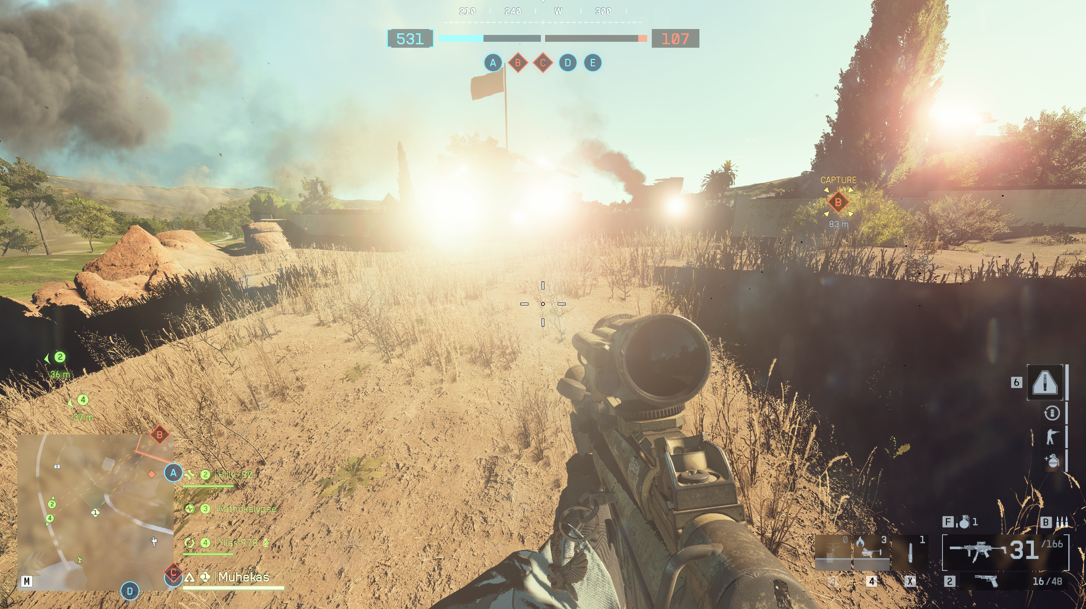The height and width of the screenshot is (609, 1086).
Task: Select objective E in the top flag row
Action: [x=593, y=63]
